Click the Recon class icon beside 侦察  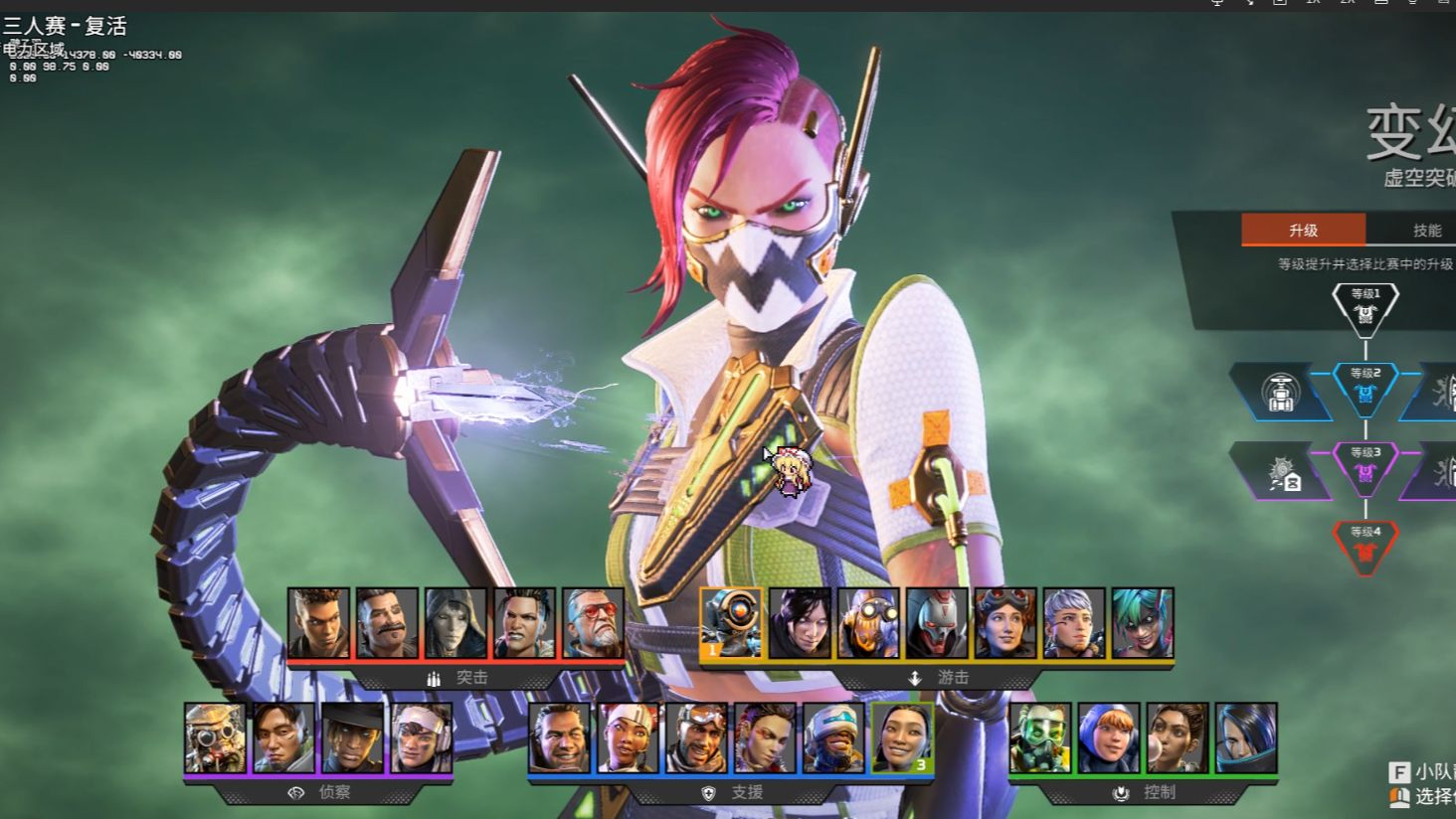click(295, 792)
